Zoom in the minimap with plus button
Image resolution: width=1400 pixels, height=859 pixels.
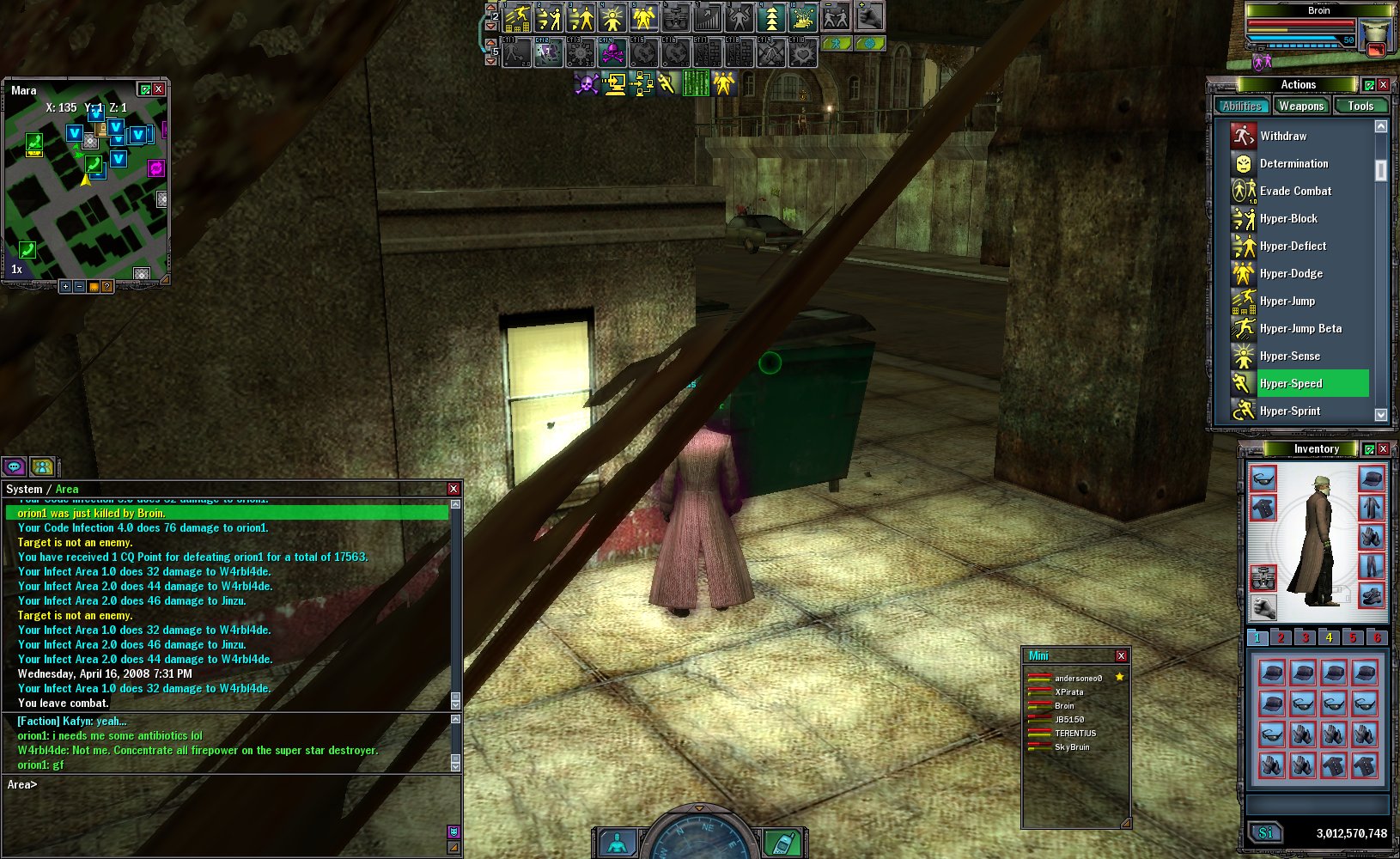point(65,286)
